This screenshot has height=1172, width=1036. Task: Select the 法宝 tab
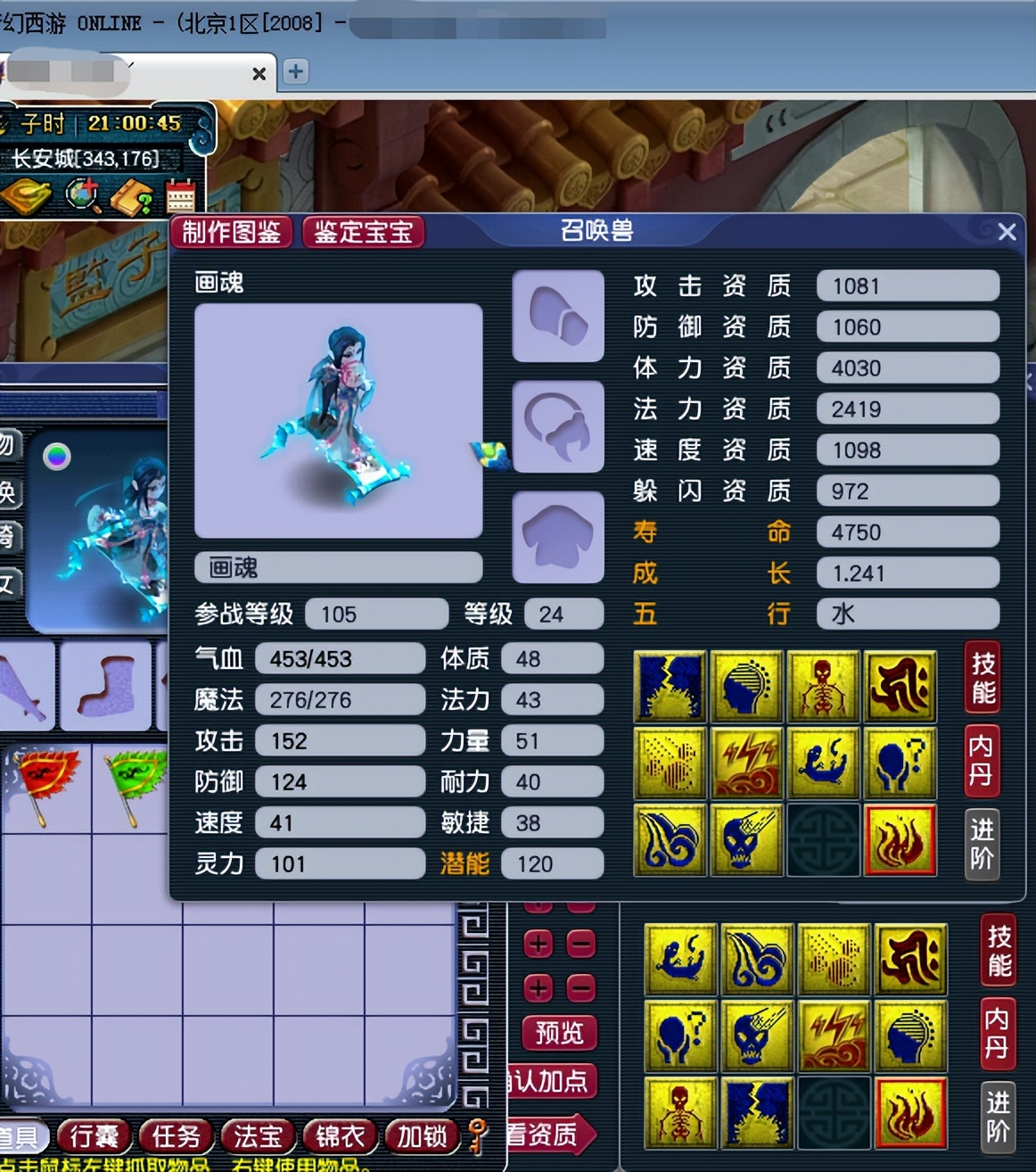[x=258, y=1135]
